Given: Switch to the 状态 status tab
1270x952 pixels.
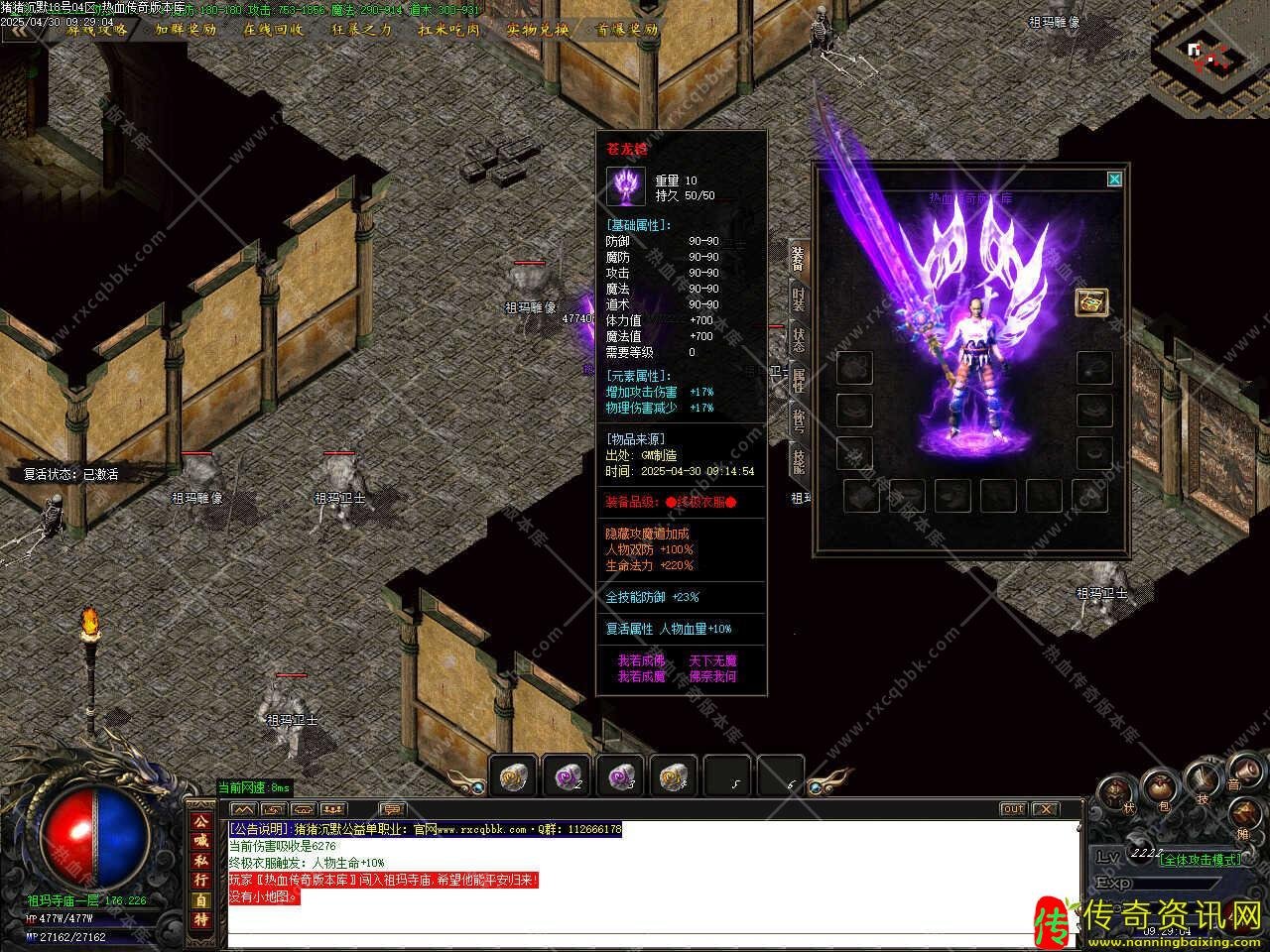Looking at the screenshot, I should tap(799, 338).
